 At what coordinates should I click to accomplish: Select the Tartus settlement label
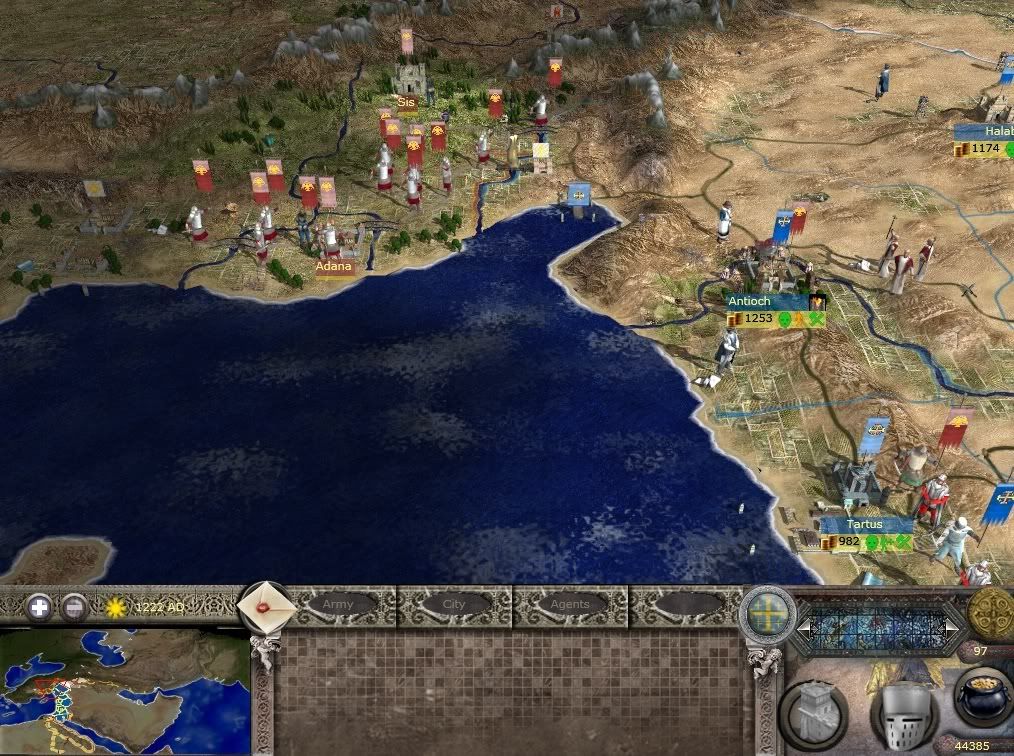click(864, 524)
